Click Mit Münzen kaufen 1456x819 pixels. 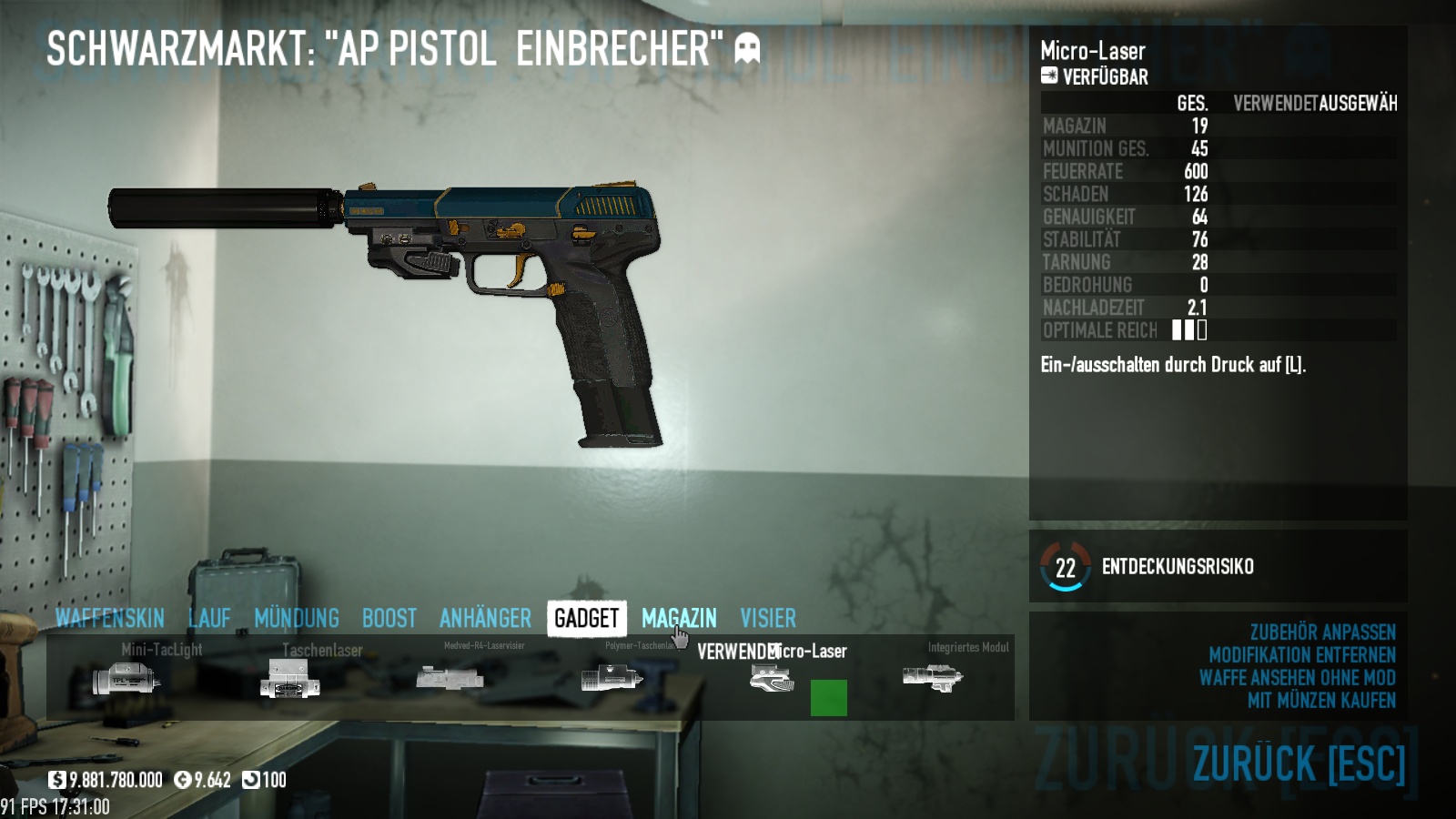coord(1321,701)
